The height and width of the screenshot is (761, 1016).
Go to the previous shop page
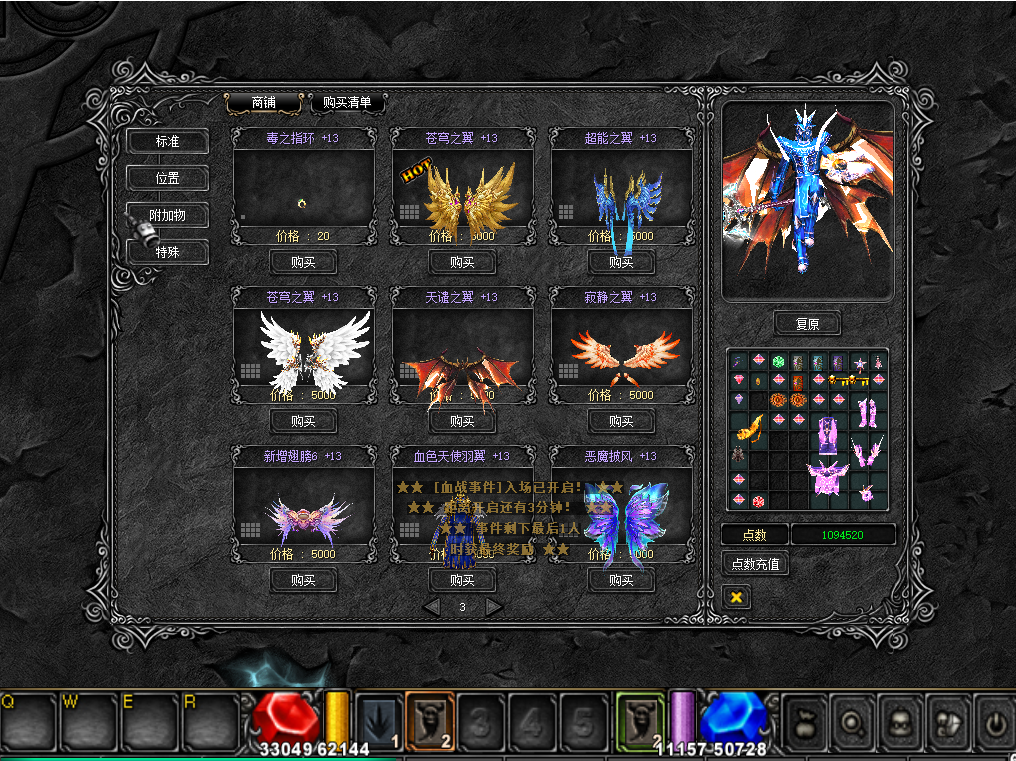click(432, 607)
